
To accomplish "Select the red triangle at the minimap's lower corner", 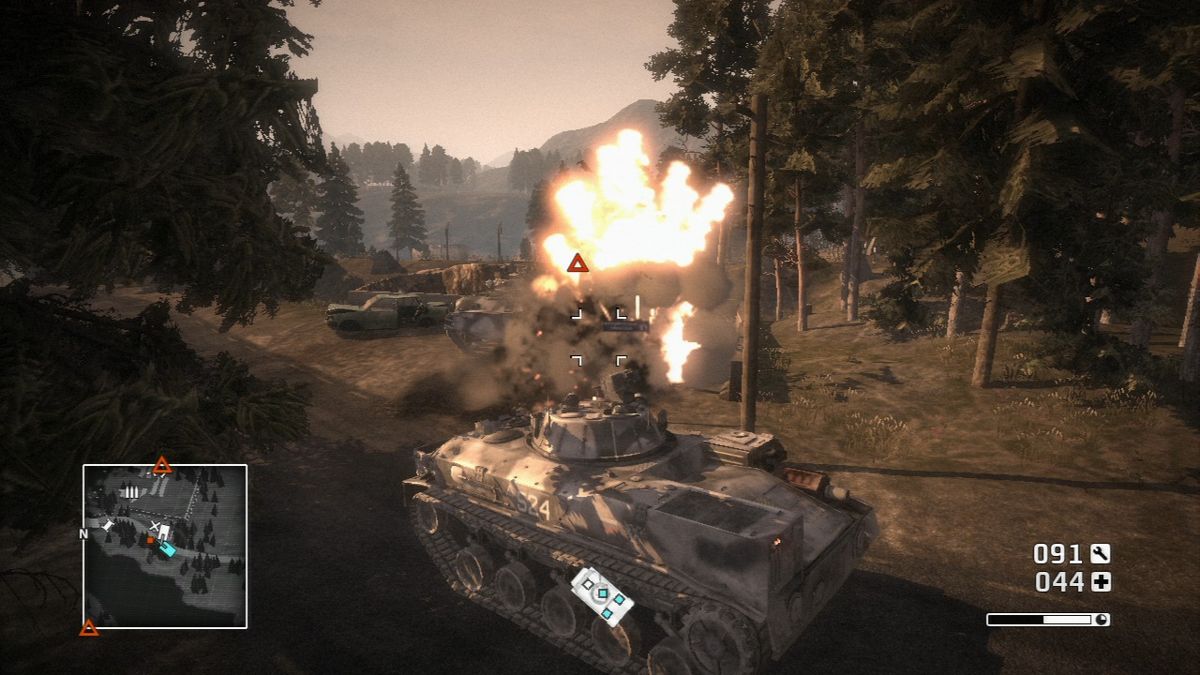I will pos(89,627).
